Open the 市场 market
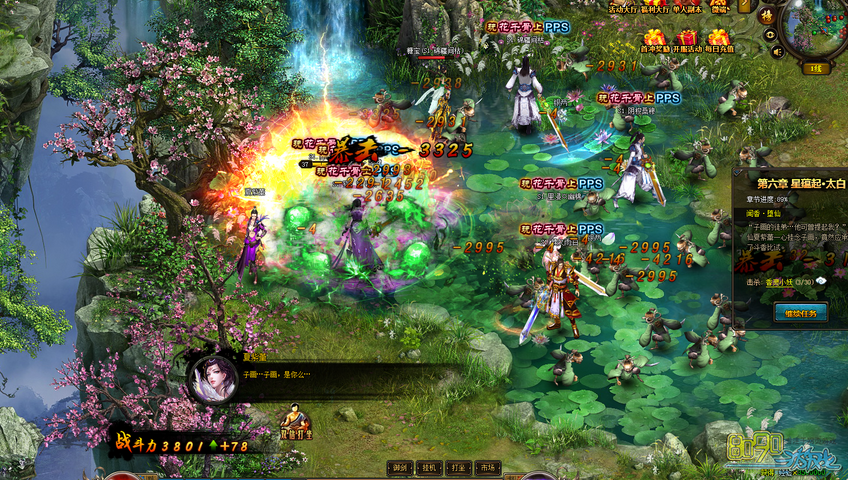The image size is (848, 480). 487,467
